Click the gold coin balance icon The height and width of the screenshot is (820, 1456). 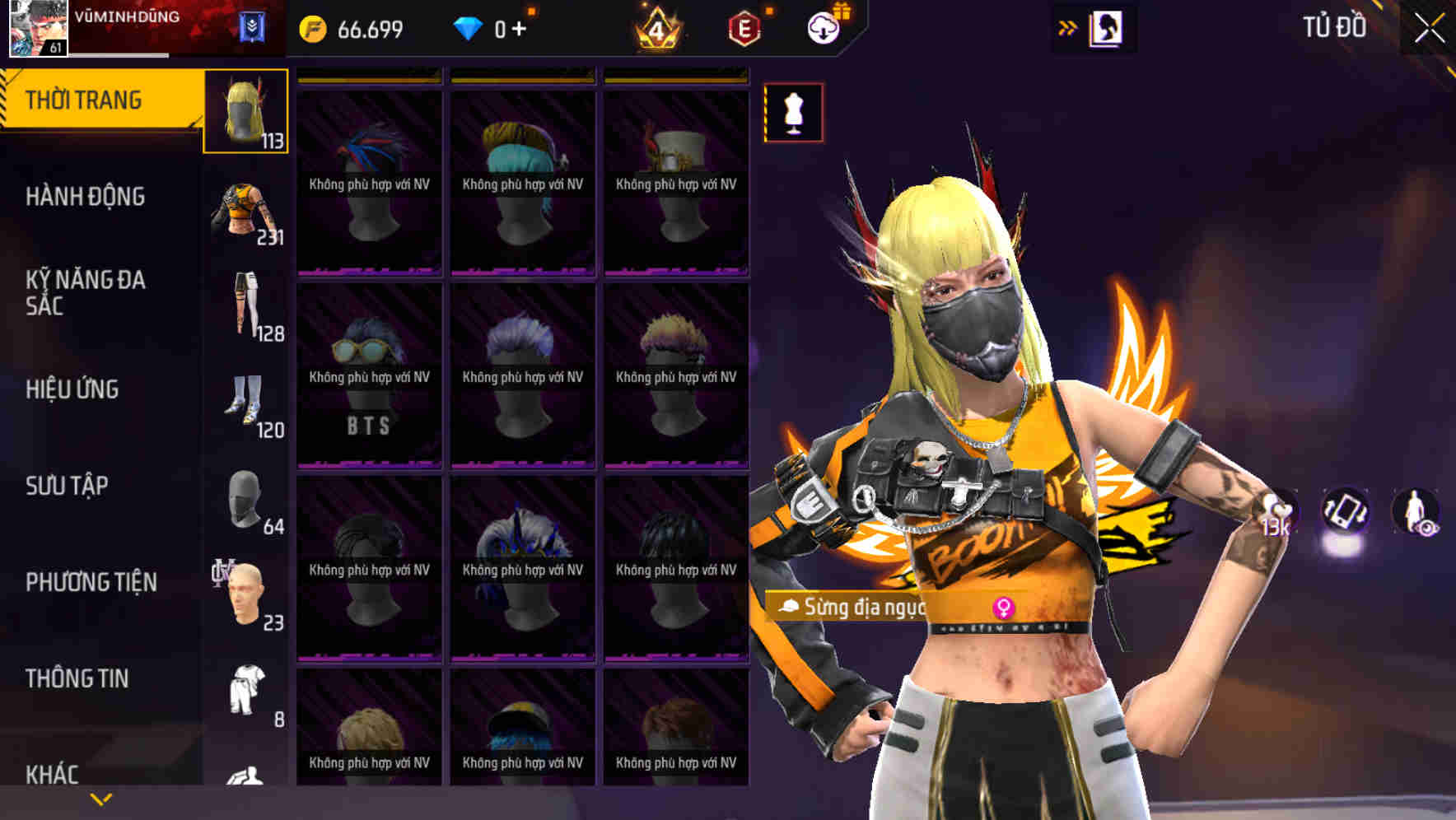pyautogui.click(x=311, y=27)
